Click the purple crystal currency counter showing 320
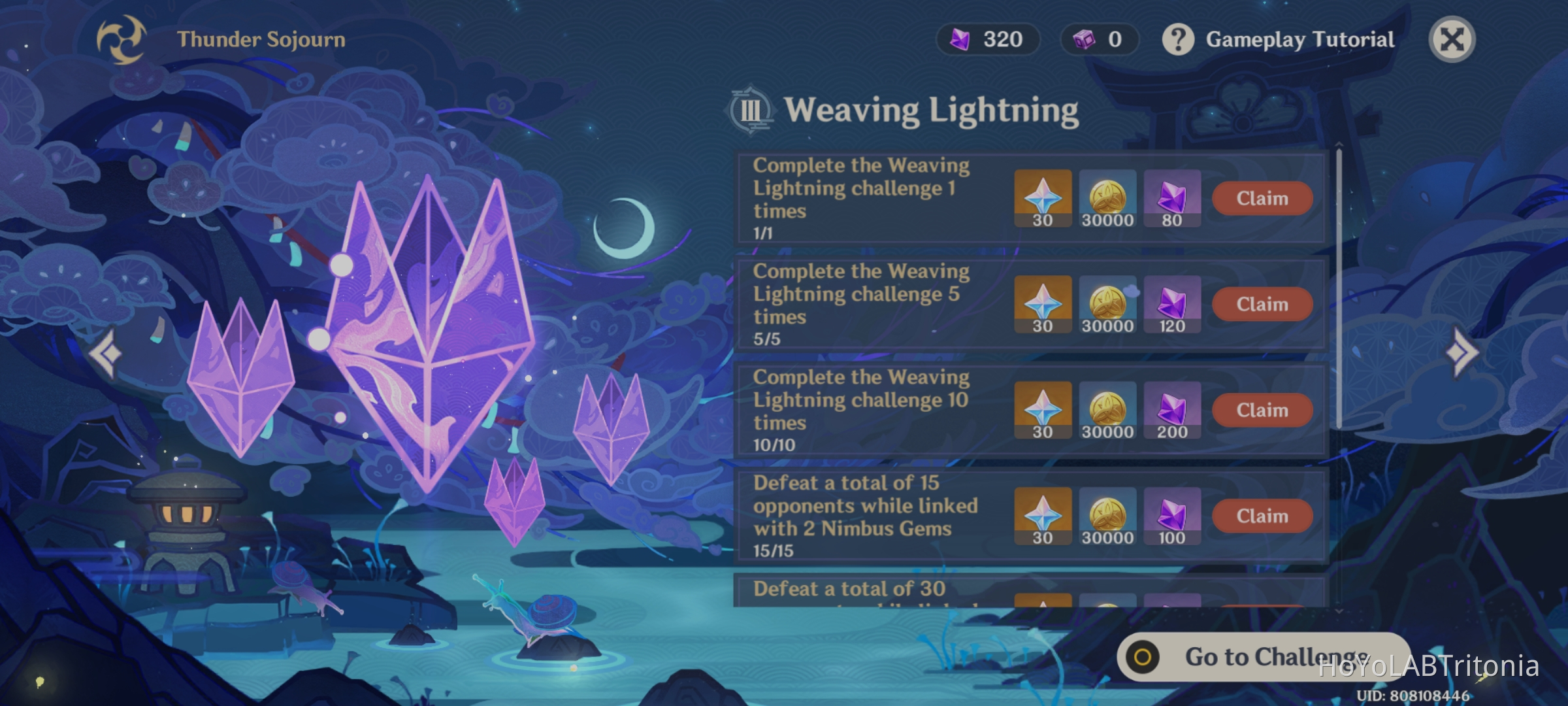1568x706 pixels. point(988,39)
